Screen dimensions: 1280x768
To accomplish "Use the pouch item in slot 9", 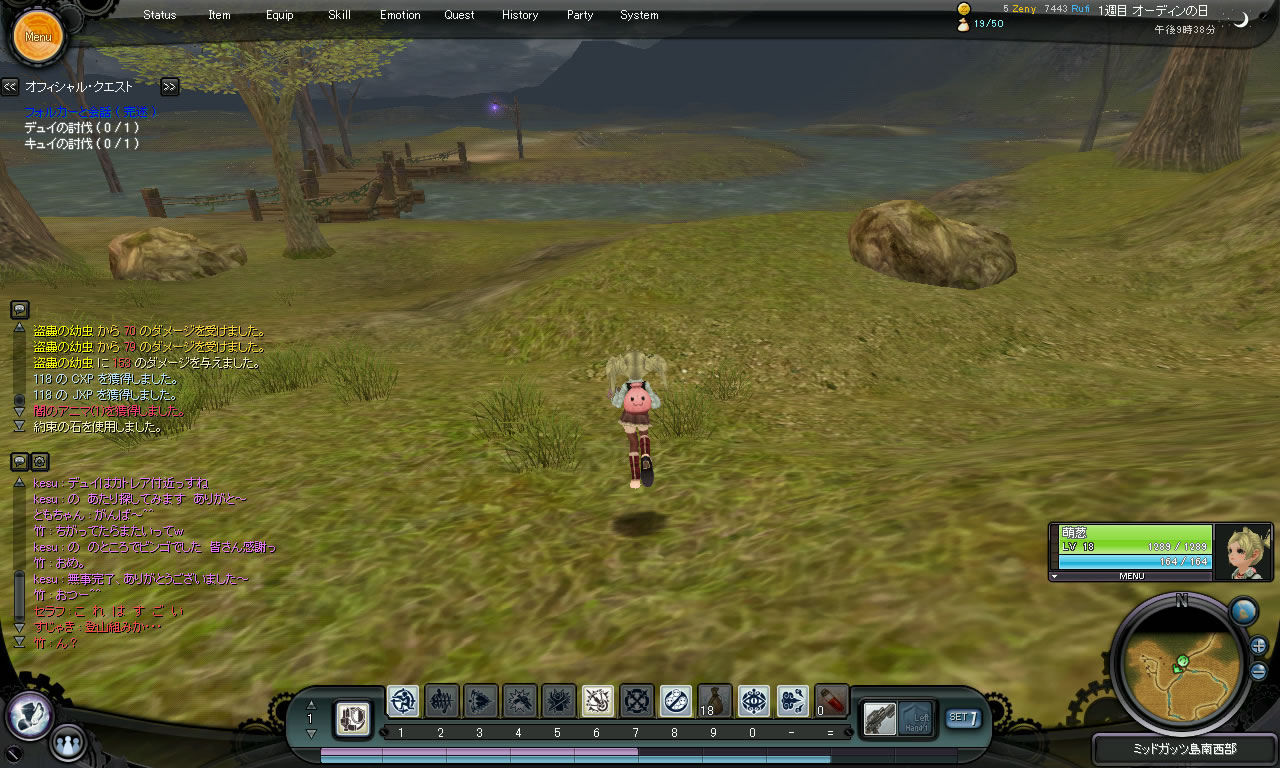I will [715, 701].
